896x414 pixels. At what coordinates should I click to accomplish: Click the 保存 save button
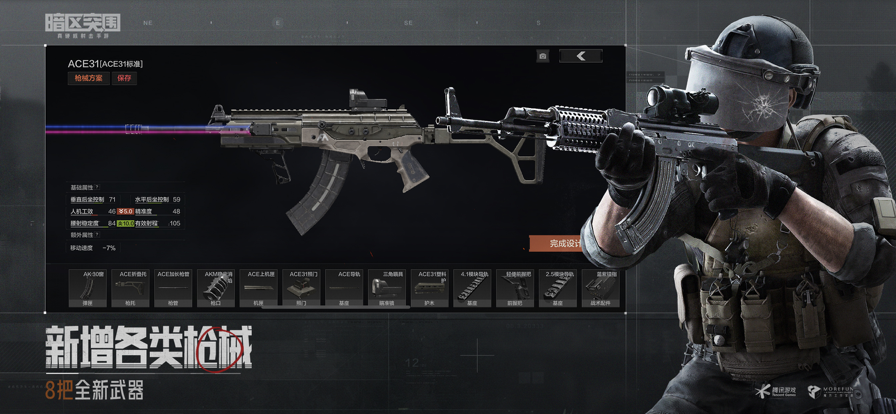[x=124, y=78]
